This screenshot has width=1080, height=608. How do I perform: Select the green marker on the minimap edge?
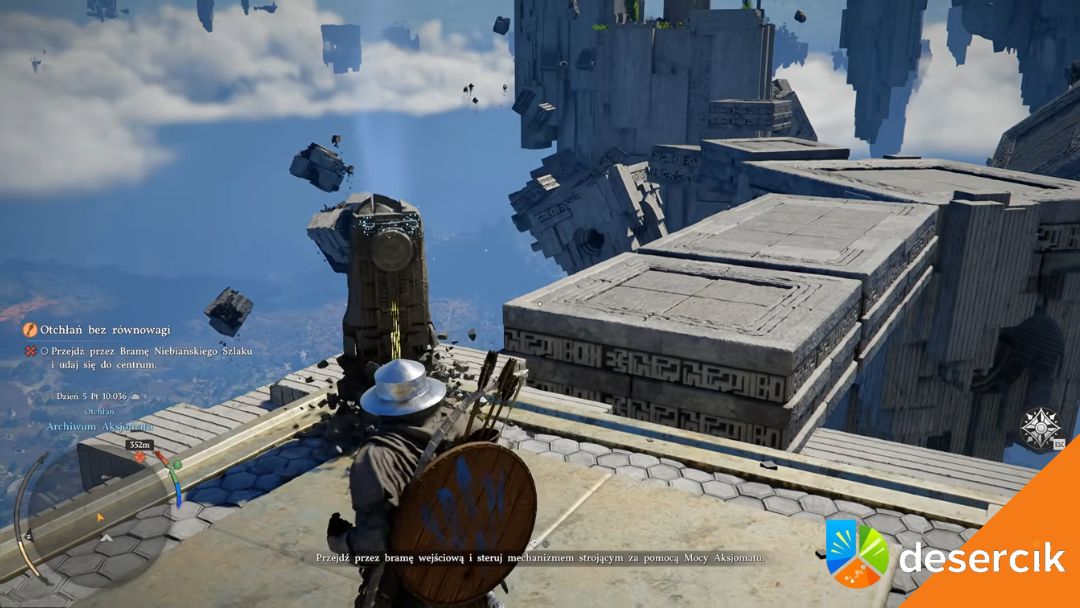[176, 465]
